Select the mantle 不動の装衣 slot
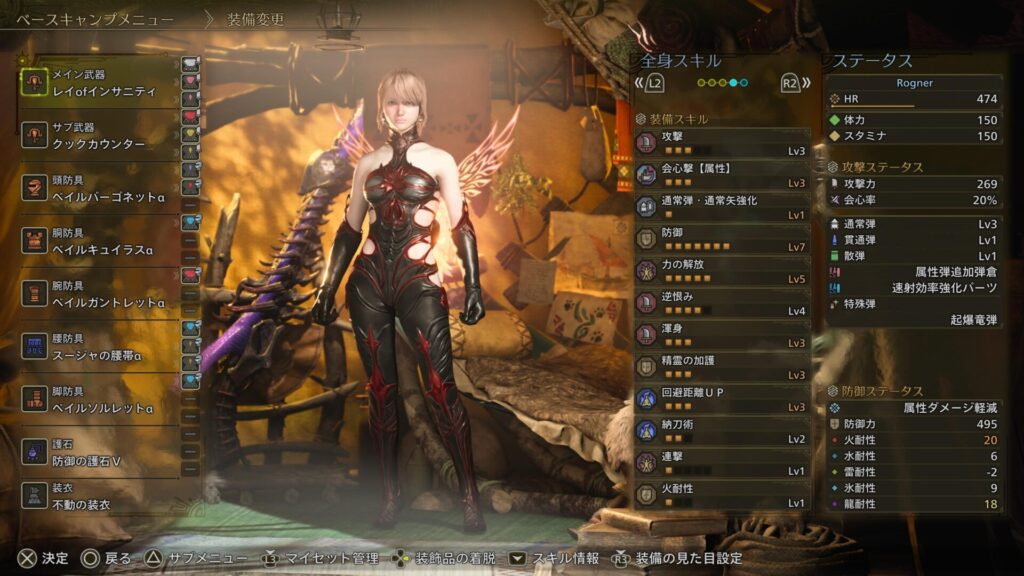 click(x=100, y=495)
